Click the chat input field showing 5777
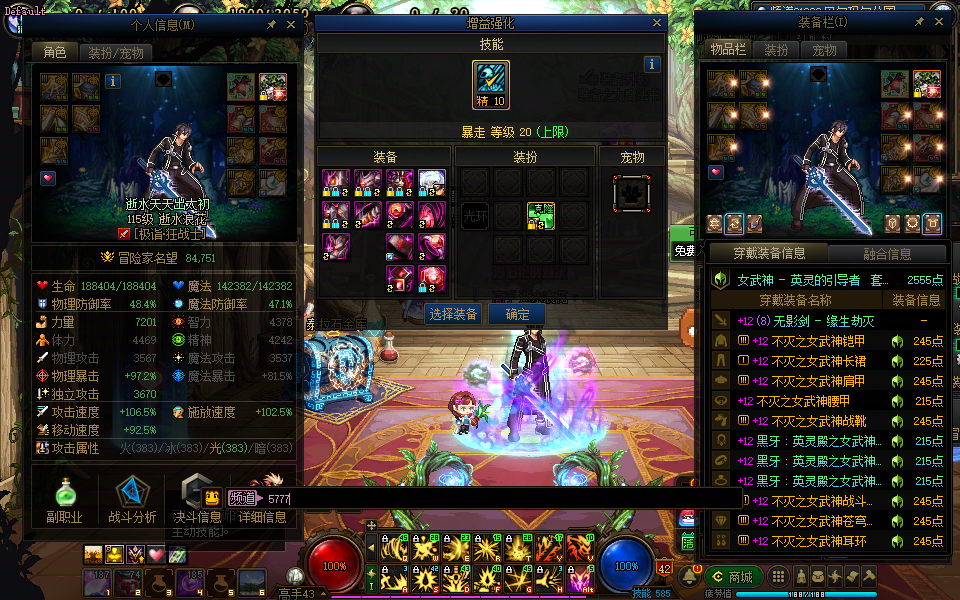 tap(500, 497)
